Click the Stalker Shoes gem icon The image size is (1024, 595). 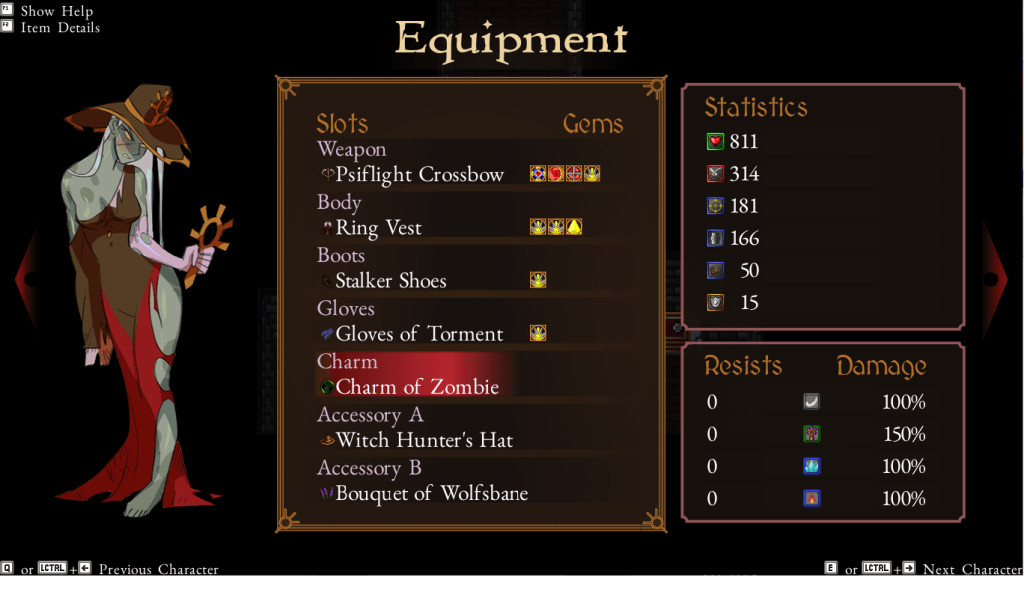[538, 280]
